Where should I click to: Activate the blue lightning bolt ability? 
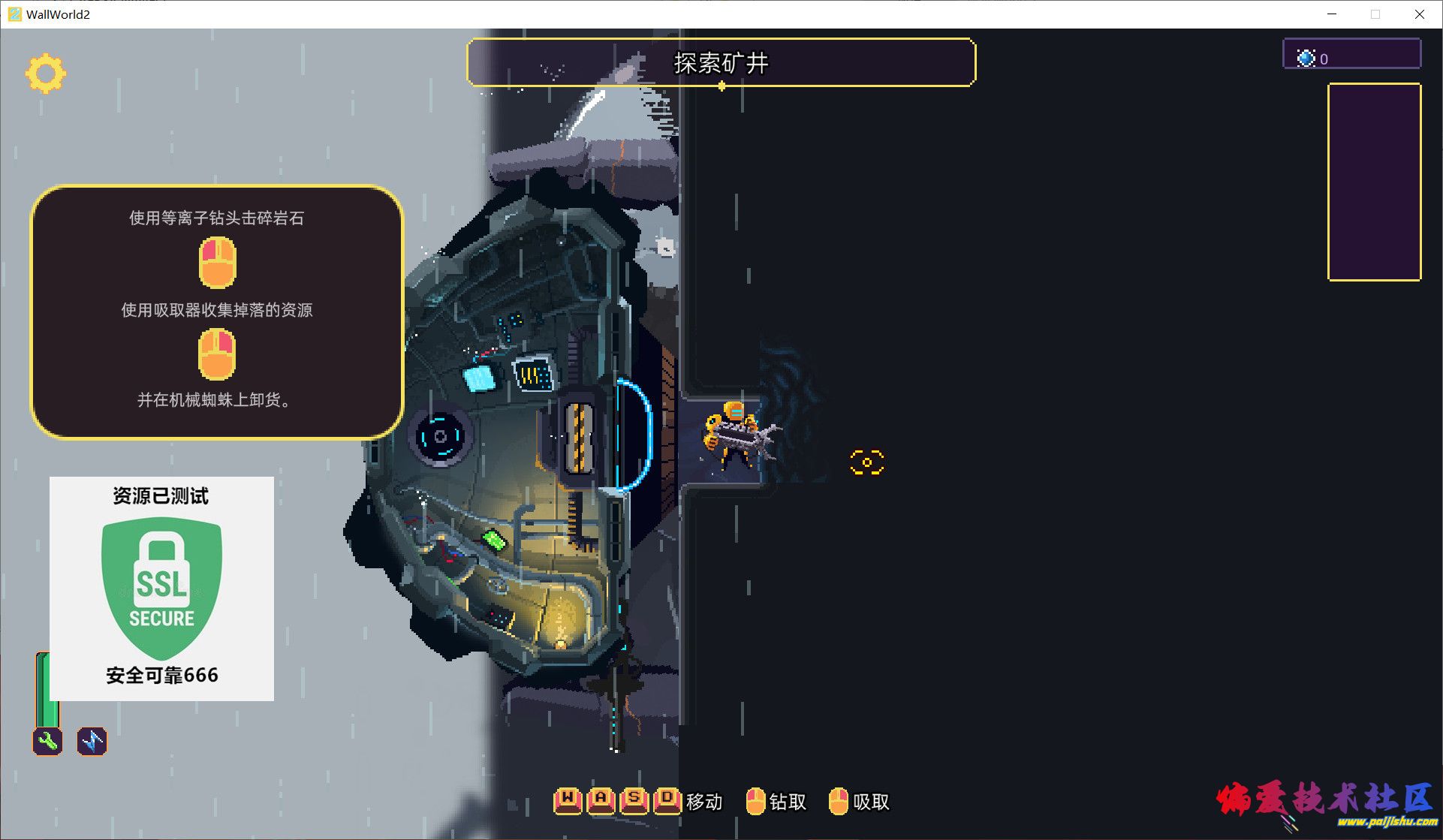pyautogui.click(x=92, y=741)
